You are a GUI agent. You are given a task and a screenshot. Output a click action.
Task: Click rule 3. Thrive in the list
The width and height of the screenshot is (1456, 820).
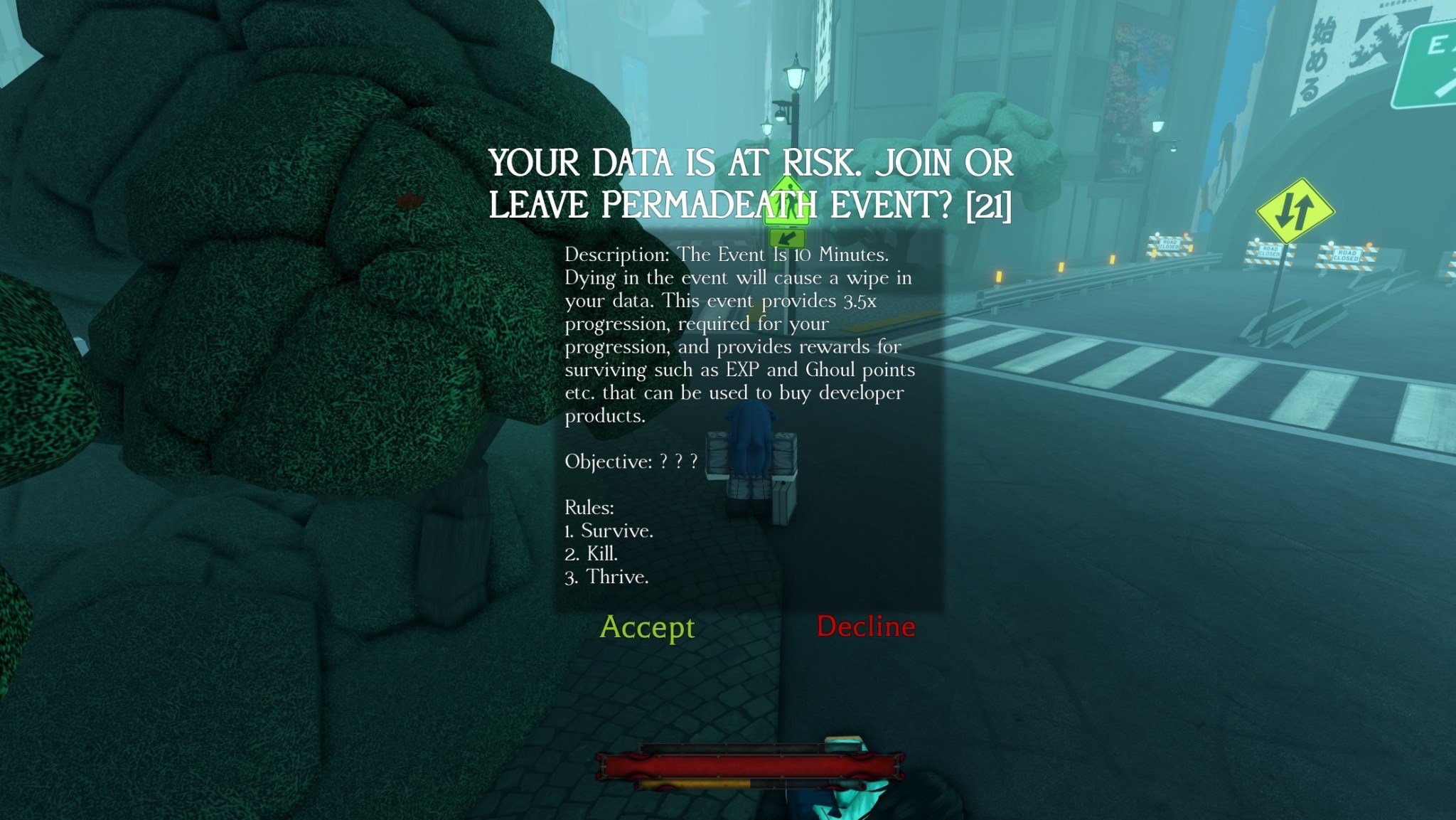pos(606,576)
